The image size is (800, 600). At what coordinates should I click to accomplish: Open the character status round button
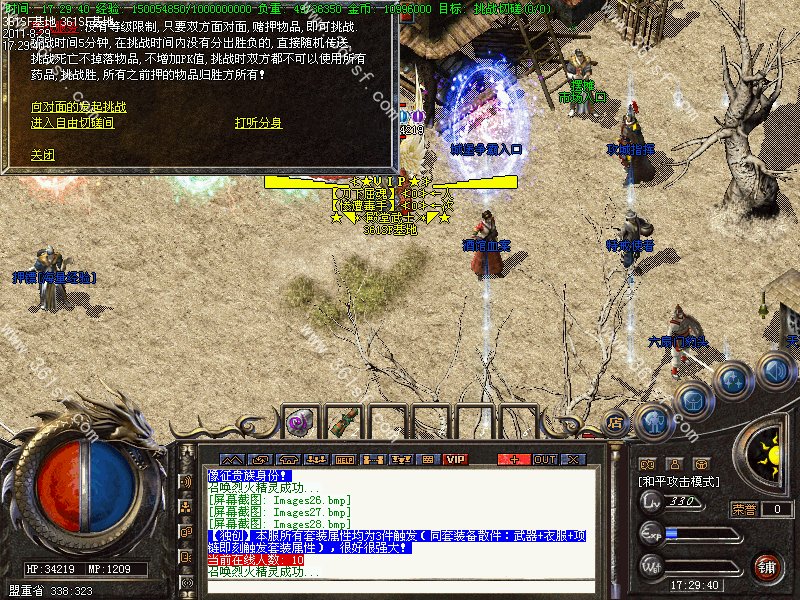pos(655,421)
